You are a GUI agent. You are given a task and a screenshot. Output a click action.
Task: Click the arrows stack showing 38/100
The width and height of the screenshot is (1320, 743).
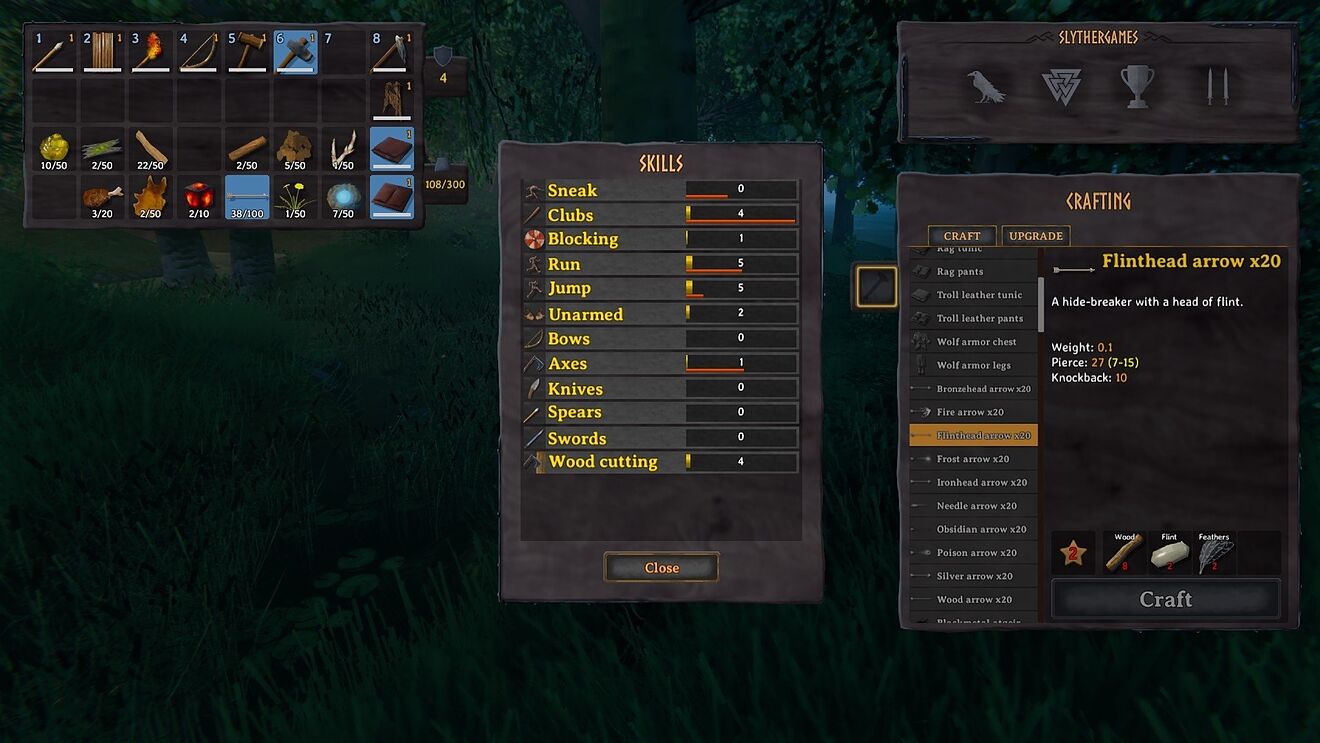(247, 197)
